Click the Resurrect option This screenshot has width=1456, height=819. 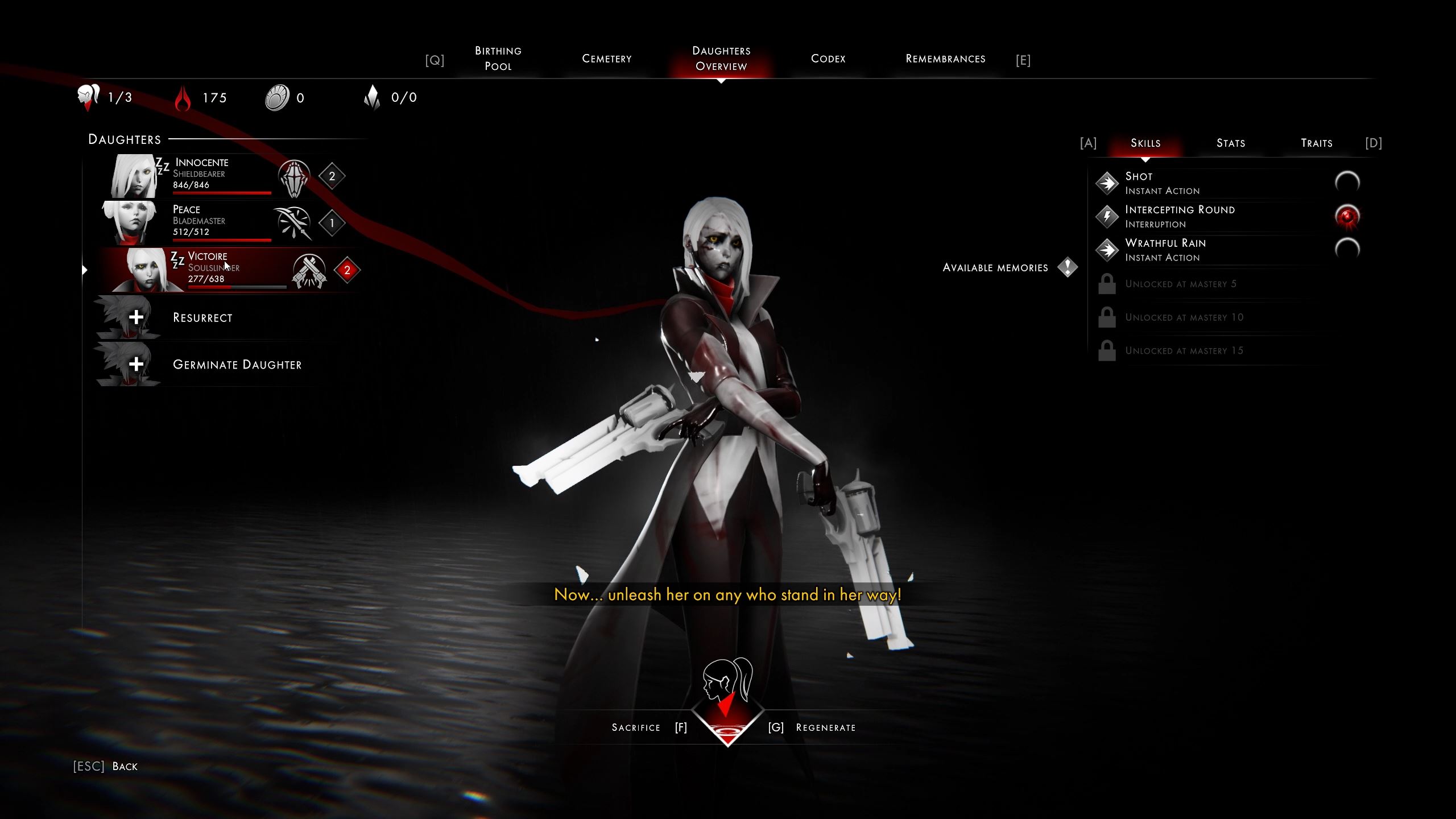[202, 317]
